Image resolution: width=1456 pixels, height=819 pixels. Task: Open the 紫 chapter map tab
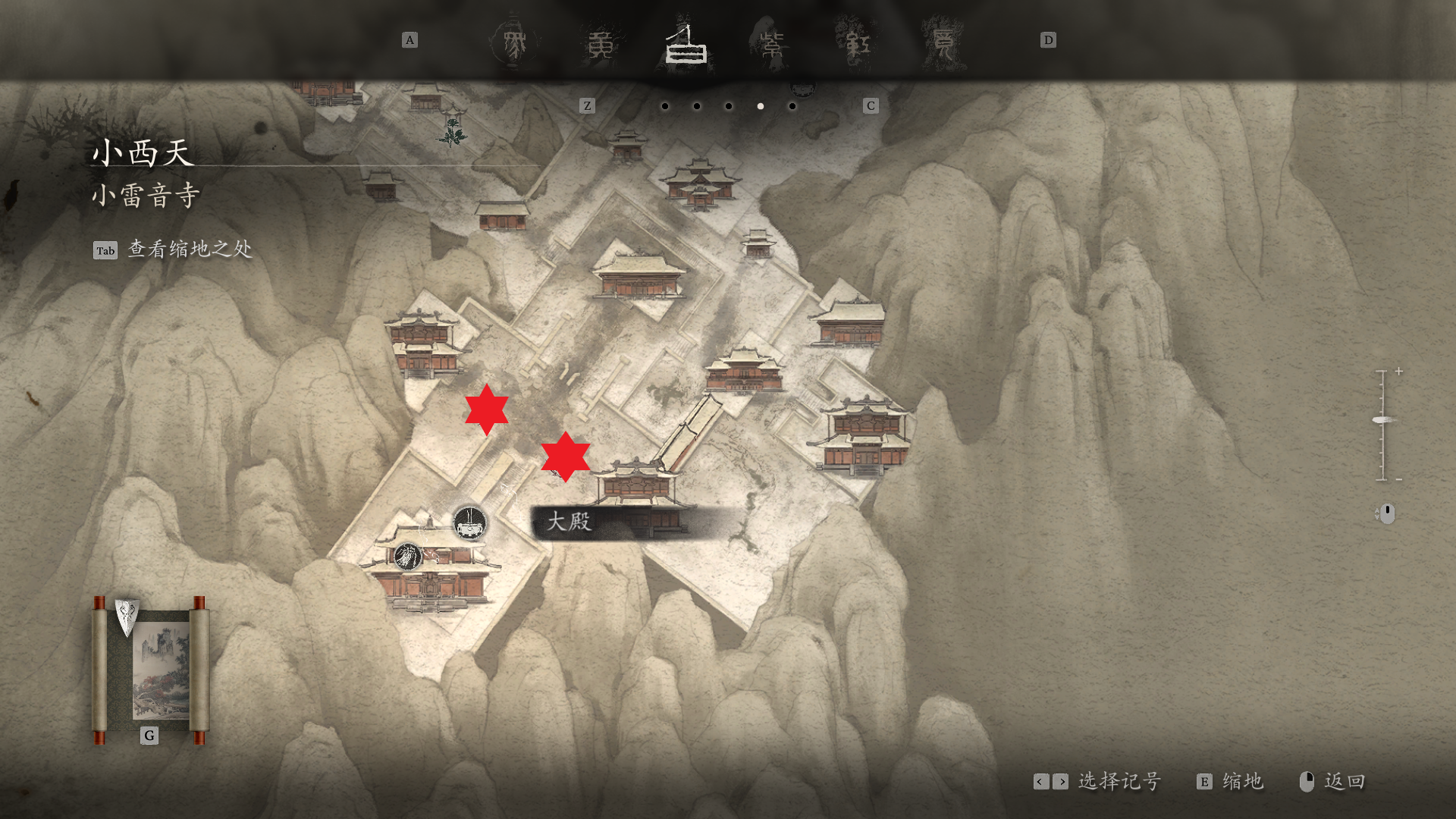coord(772,45)
